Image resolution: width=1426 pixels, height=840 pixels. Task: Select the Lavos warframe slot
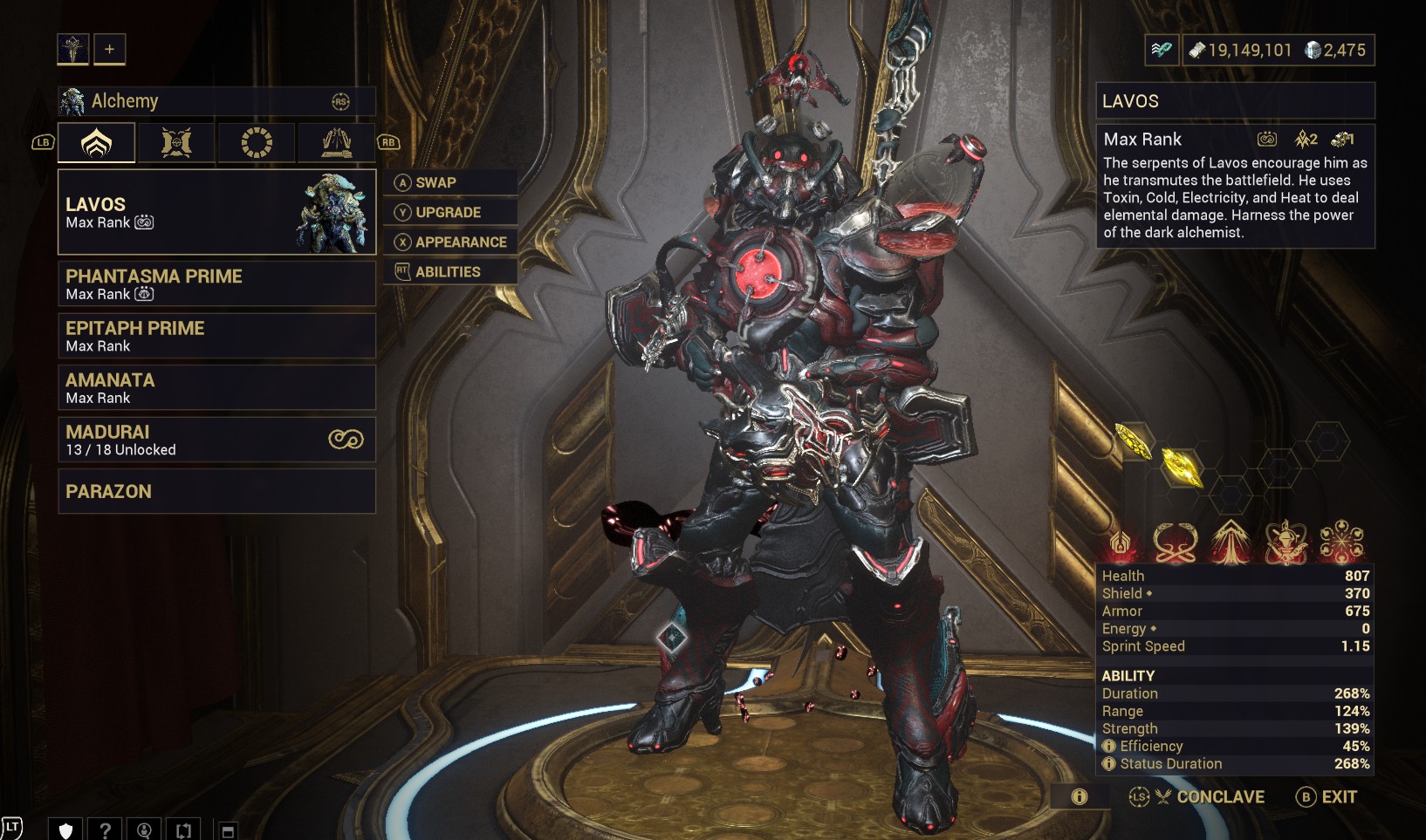216,212
